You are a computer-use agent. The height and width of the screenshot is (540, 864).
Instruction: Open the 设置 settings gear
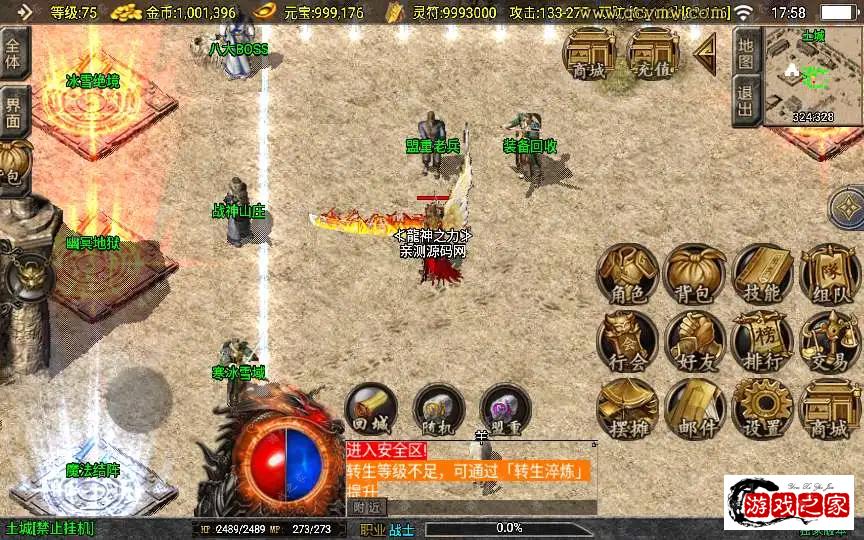coord(763,408)
